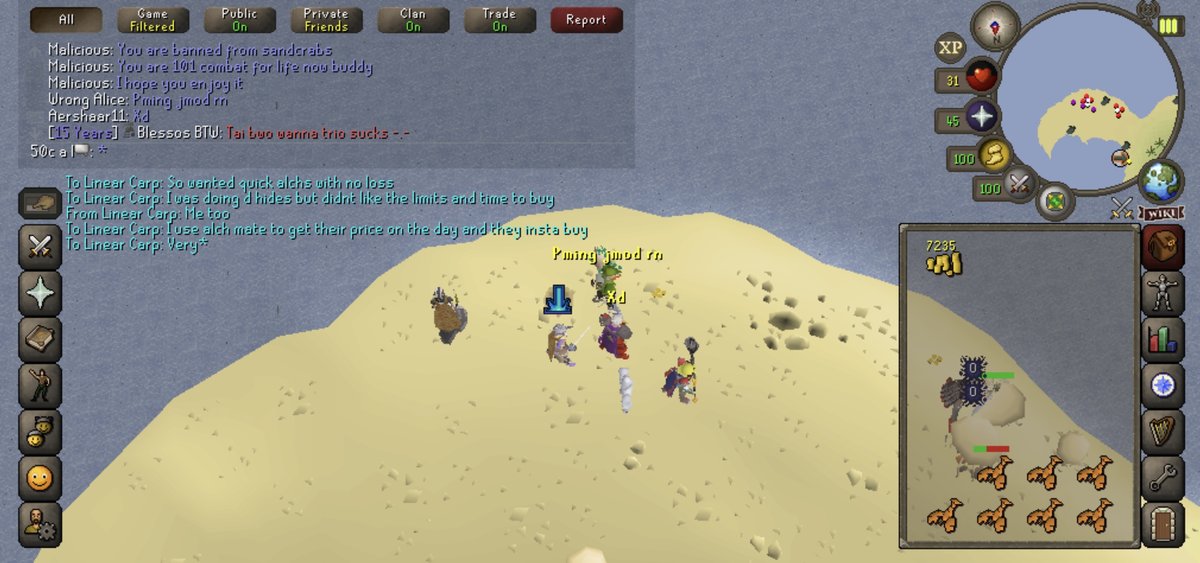Open the music player harp tab
The height and width of the screenshot is (563, 1200).
tap(1162, 431)
